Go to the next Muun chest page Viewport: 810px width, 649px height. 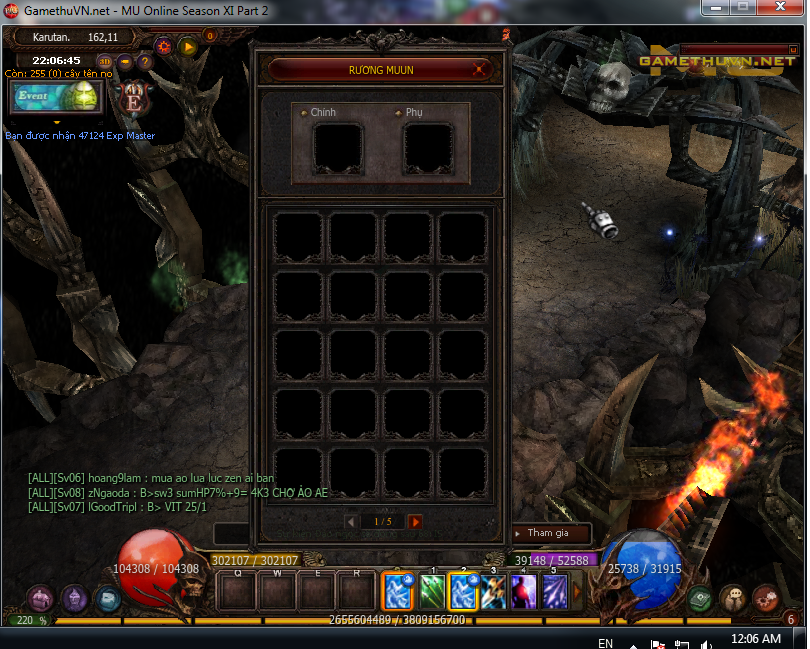[415, 522]
